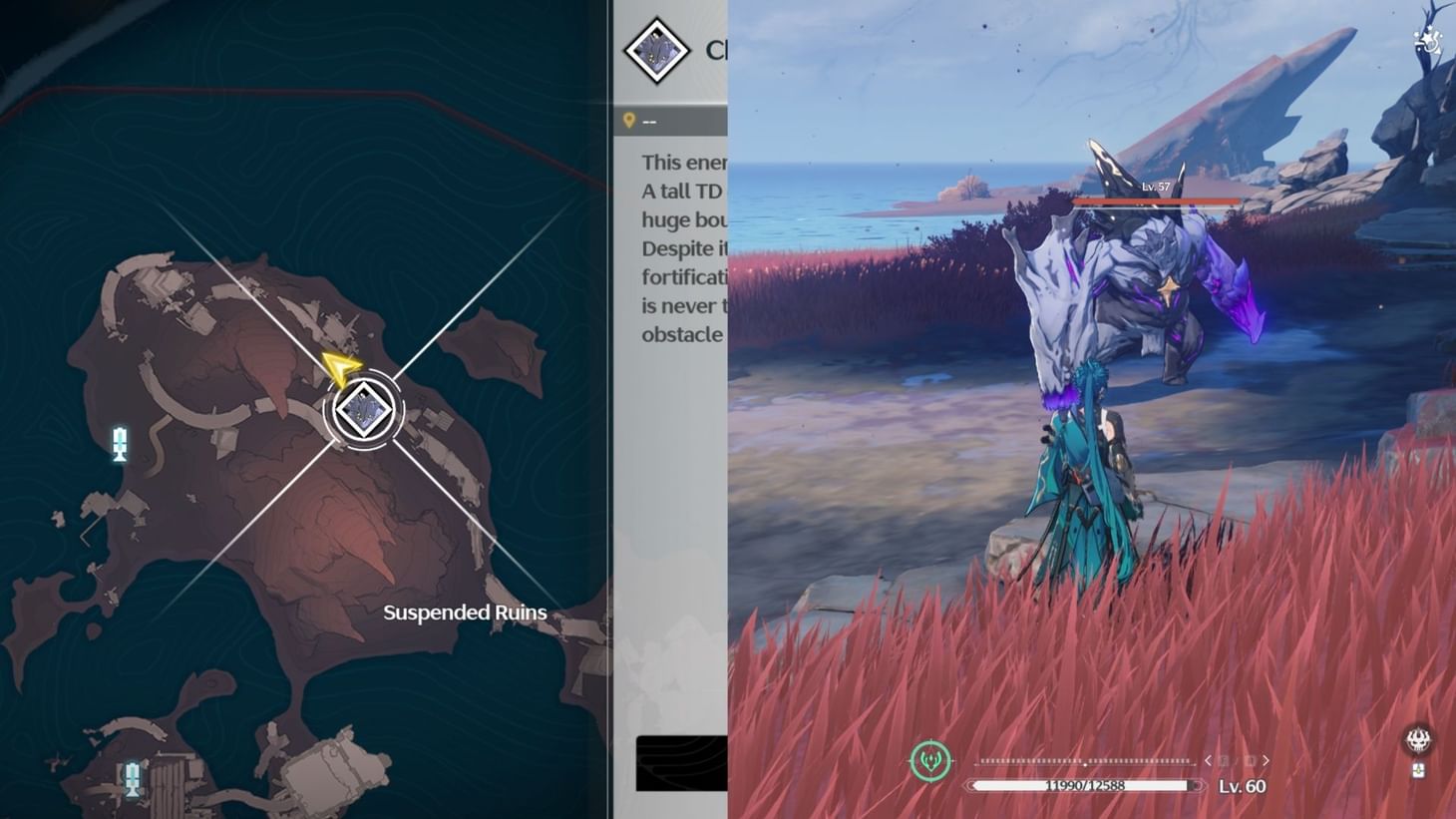
Task: Click the small reward chest icon below the skull
Action: pos(1419,770)
